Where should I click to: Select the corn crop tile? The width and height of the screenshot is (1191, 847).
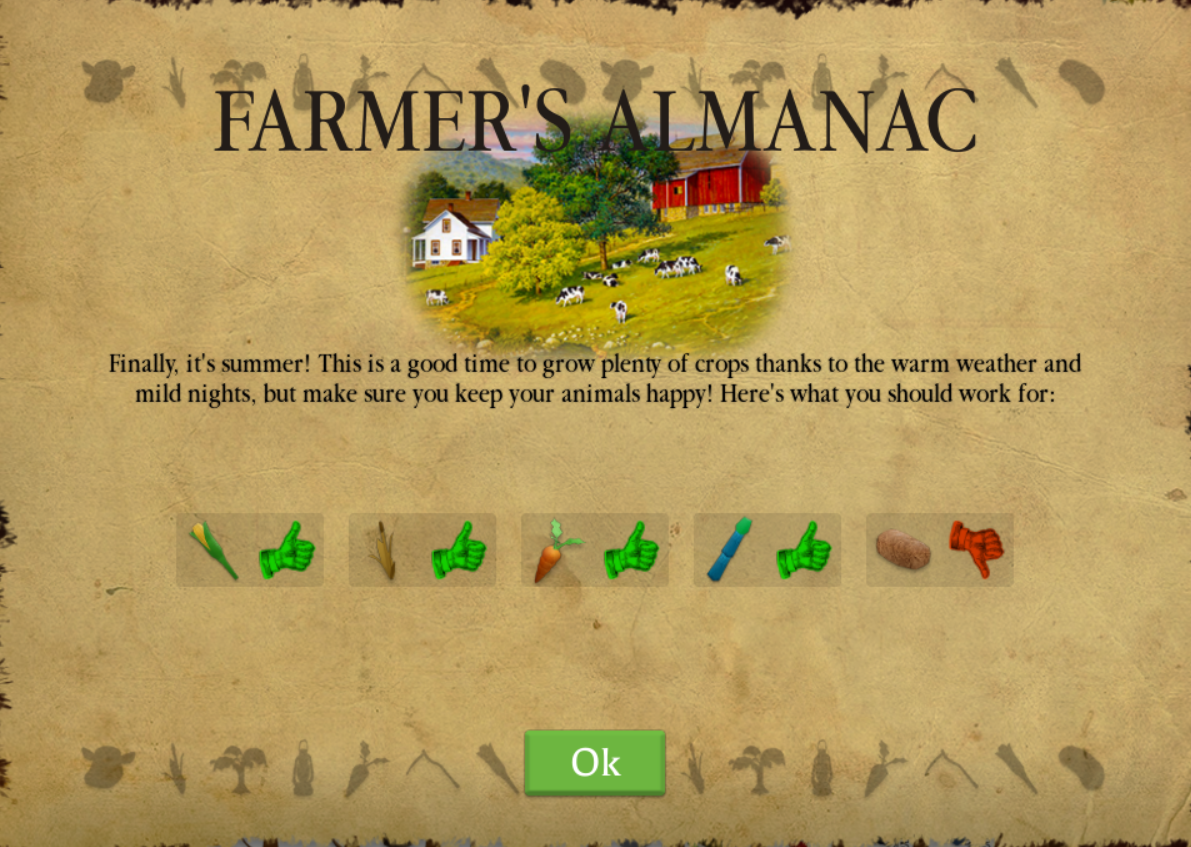coord(250,550)
